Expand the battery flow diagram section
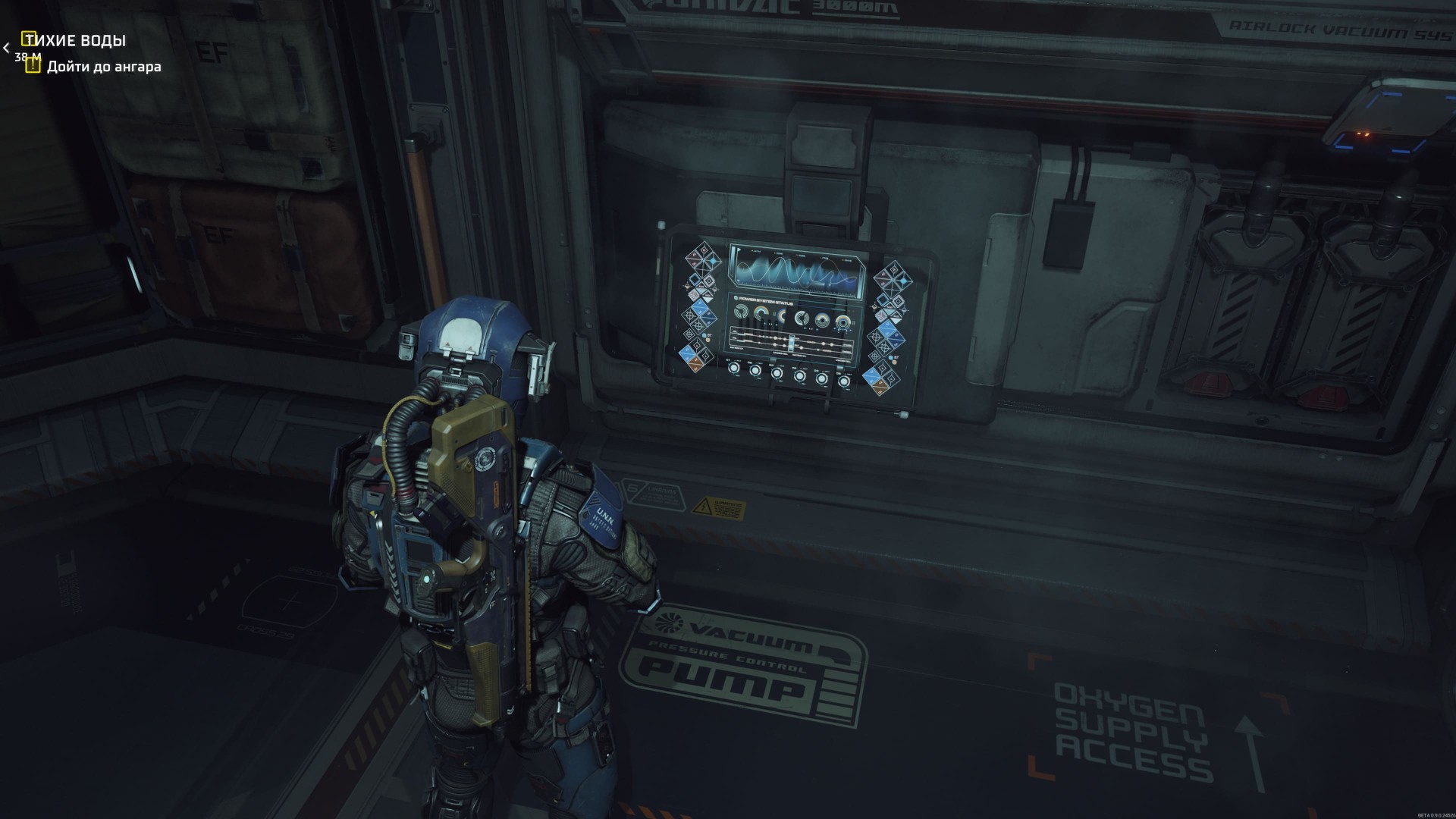Viewport: 1456px width, 819px height. [x=791, y=344]
